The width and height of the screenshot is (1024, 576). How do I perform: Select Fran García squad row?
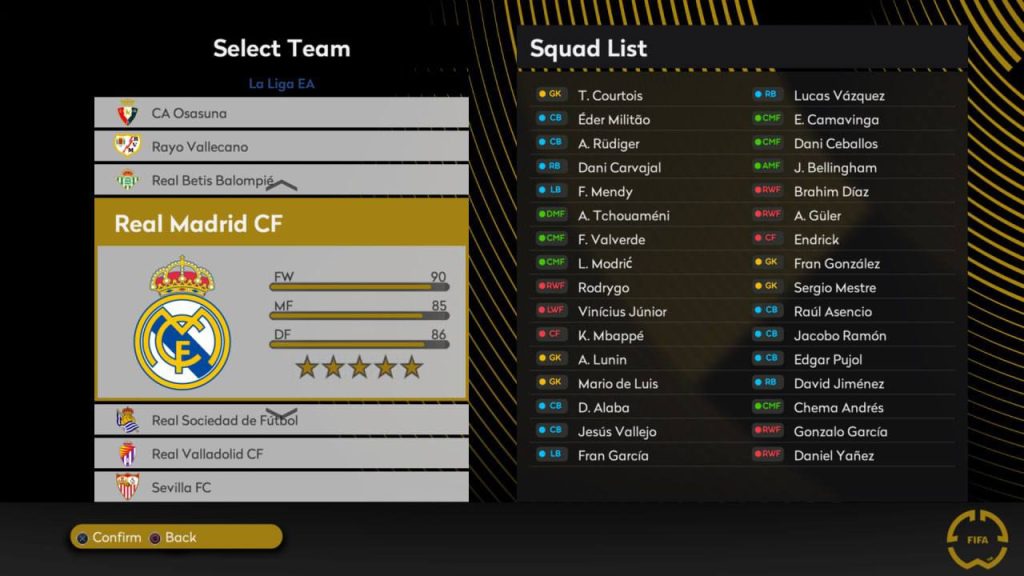[x=613, y=456]
